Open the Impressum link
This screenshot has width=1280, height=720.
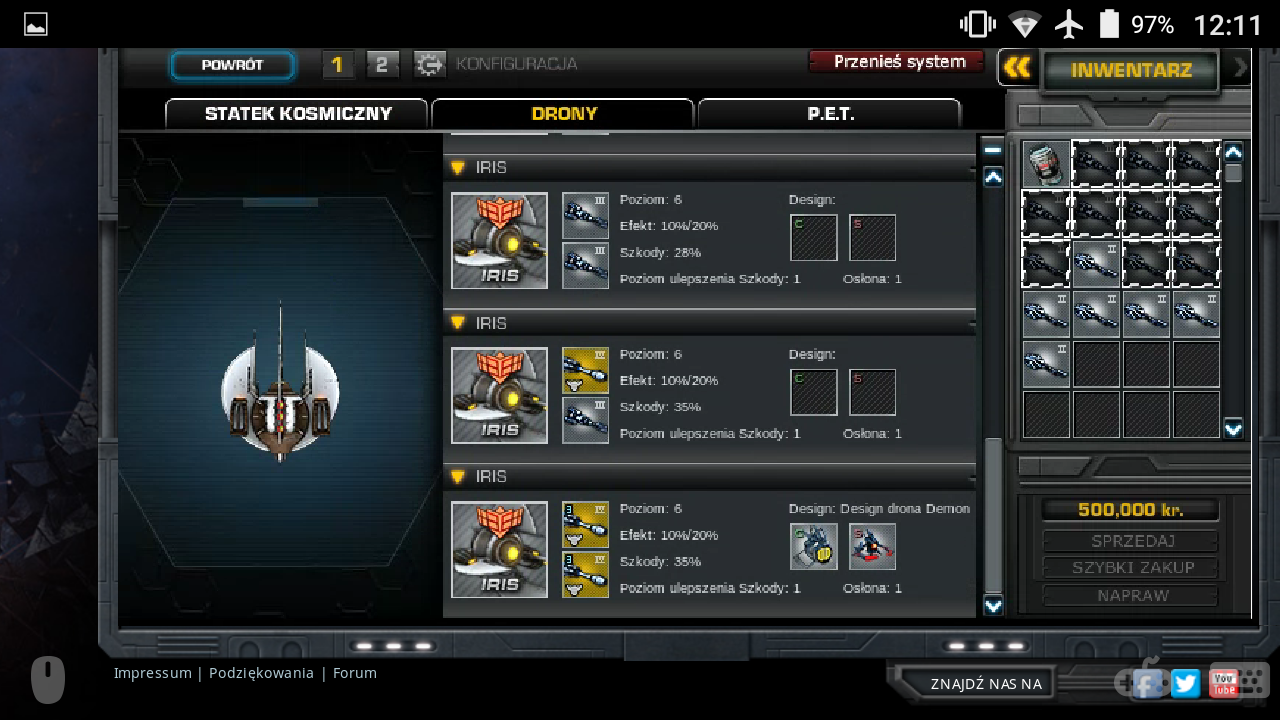[x=152, y=673]
